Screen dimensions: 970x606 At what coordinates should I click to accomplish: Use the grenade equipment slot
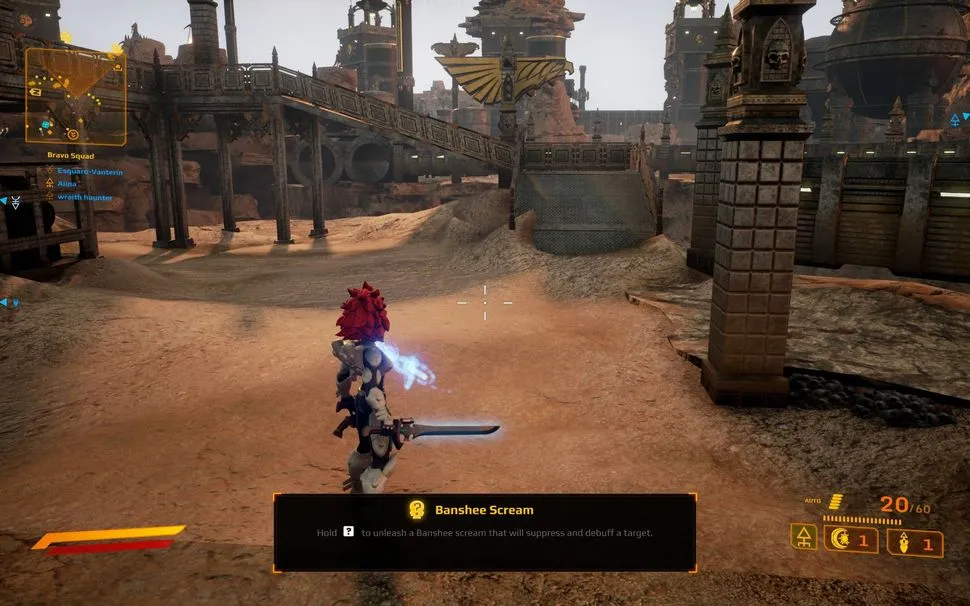point(914,544)
